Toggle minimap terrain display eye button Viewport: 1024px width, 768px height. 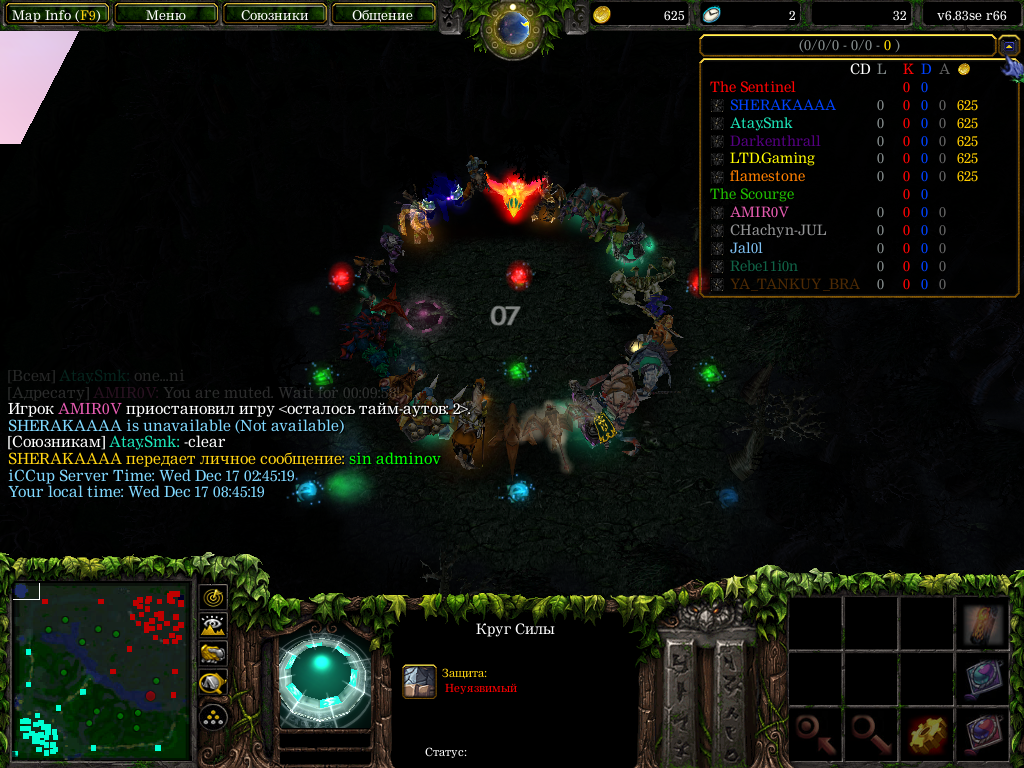pos(213,626)
